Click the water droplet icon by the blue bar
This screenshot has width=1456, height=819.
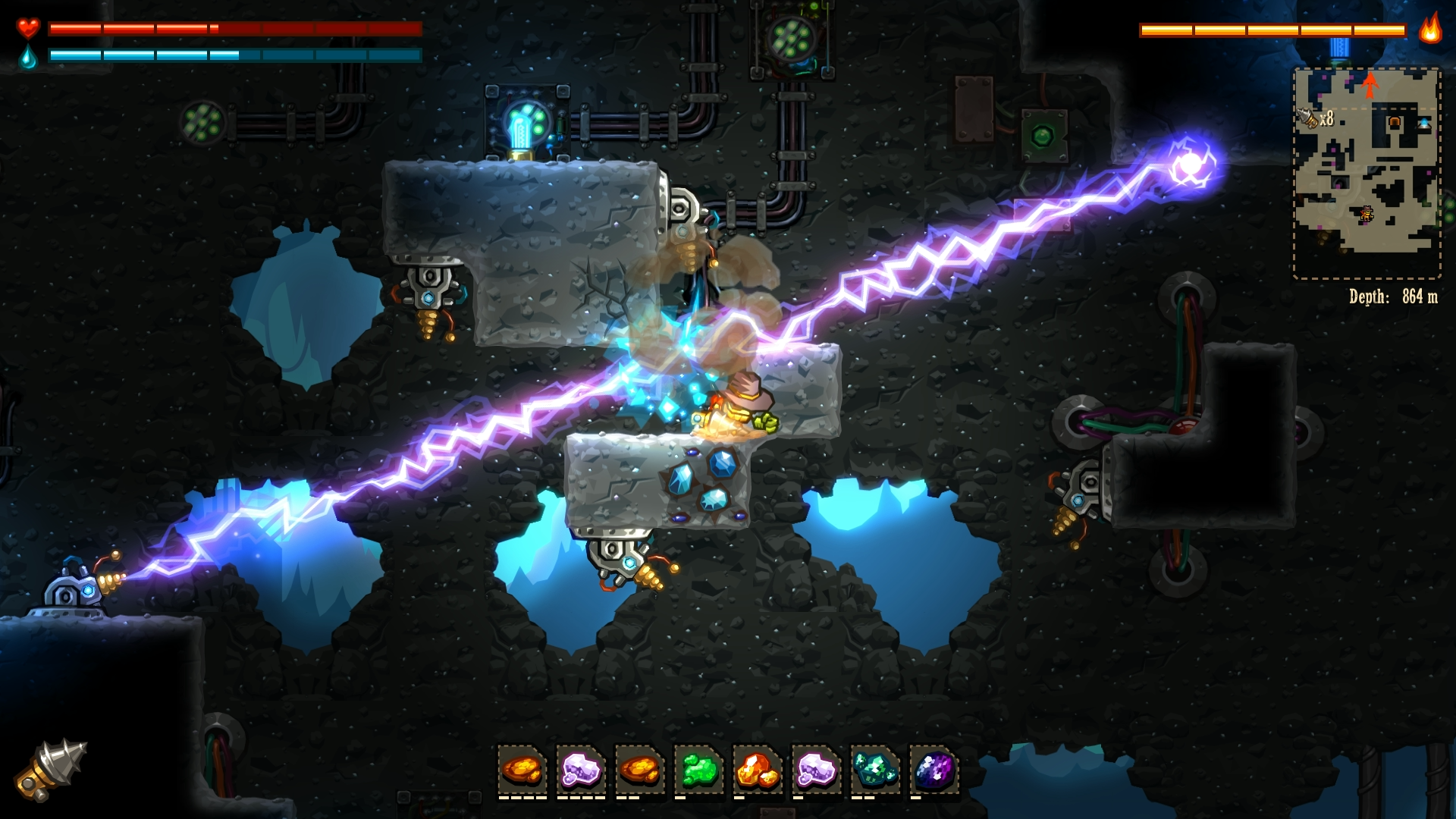click(x=27, y=56)
